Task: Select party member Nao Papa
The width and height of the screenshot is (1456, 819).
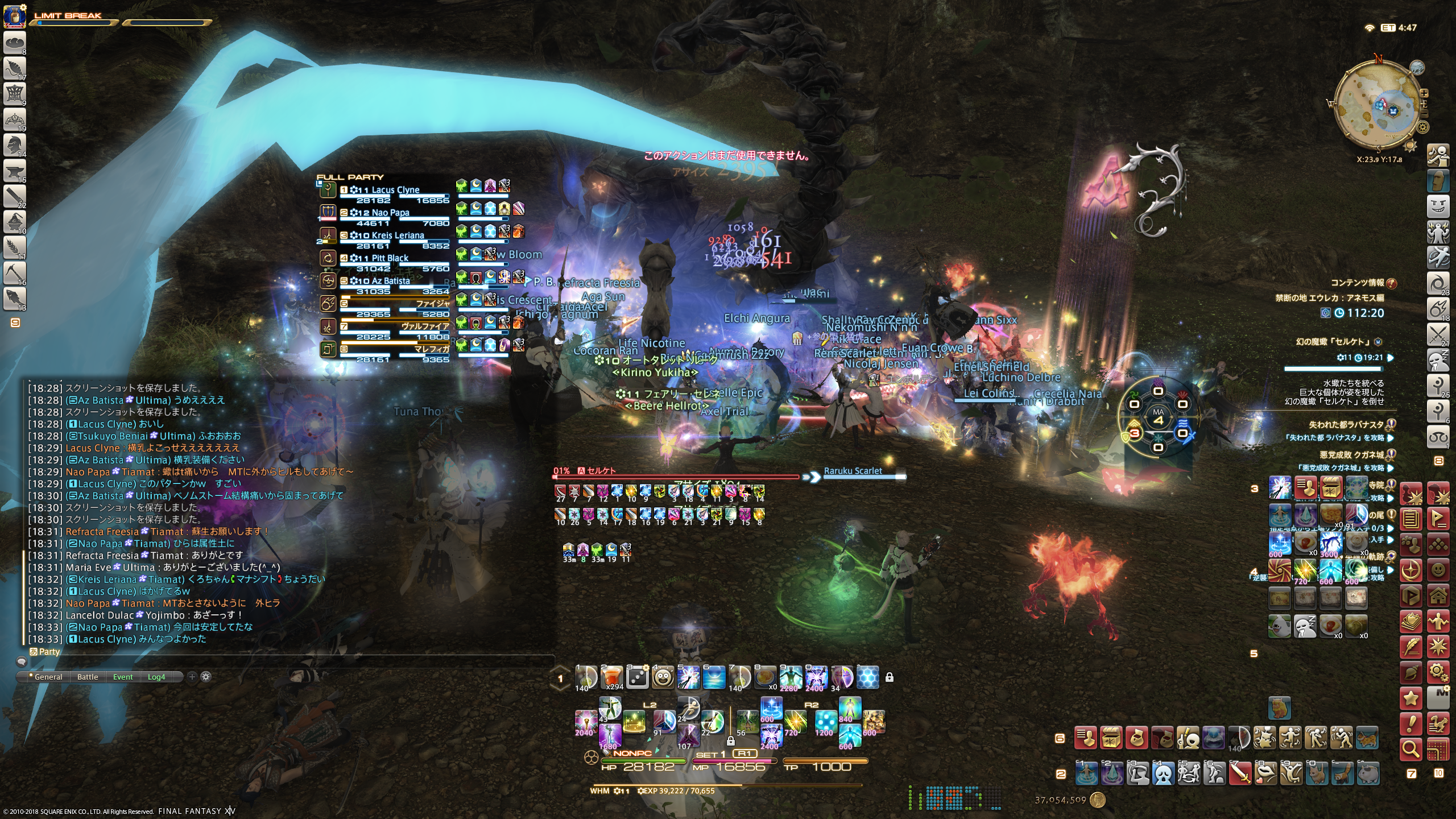Action: 390,213
